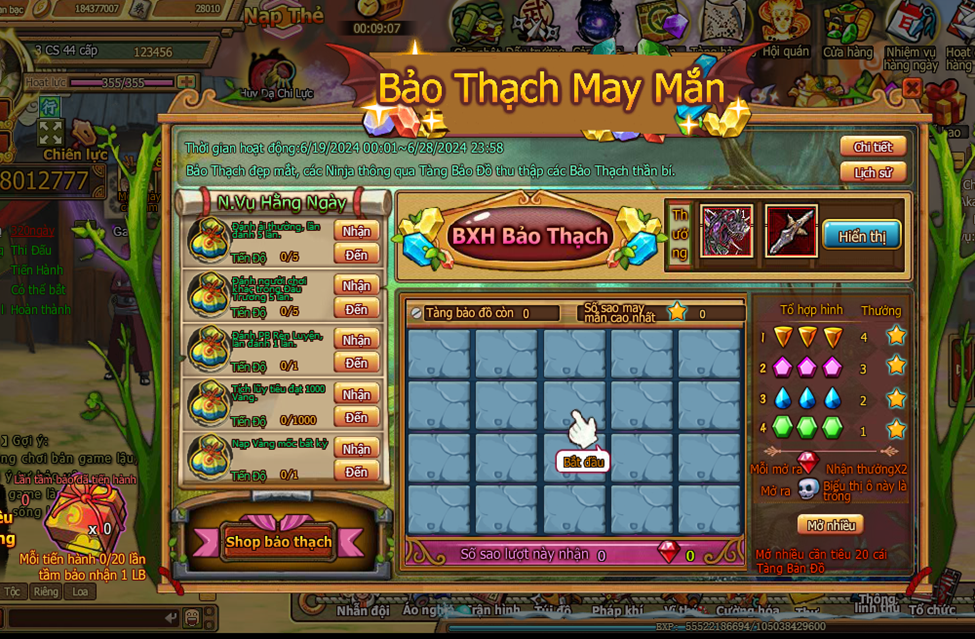Screen dimensions: 975x639
Task: Open the Nạp Thẻ recharge button
Action: [284, 16]
